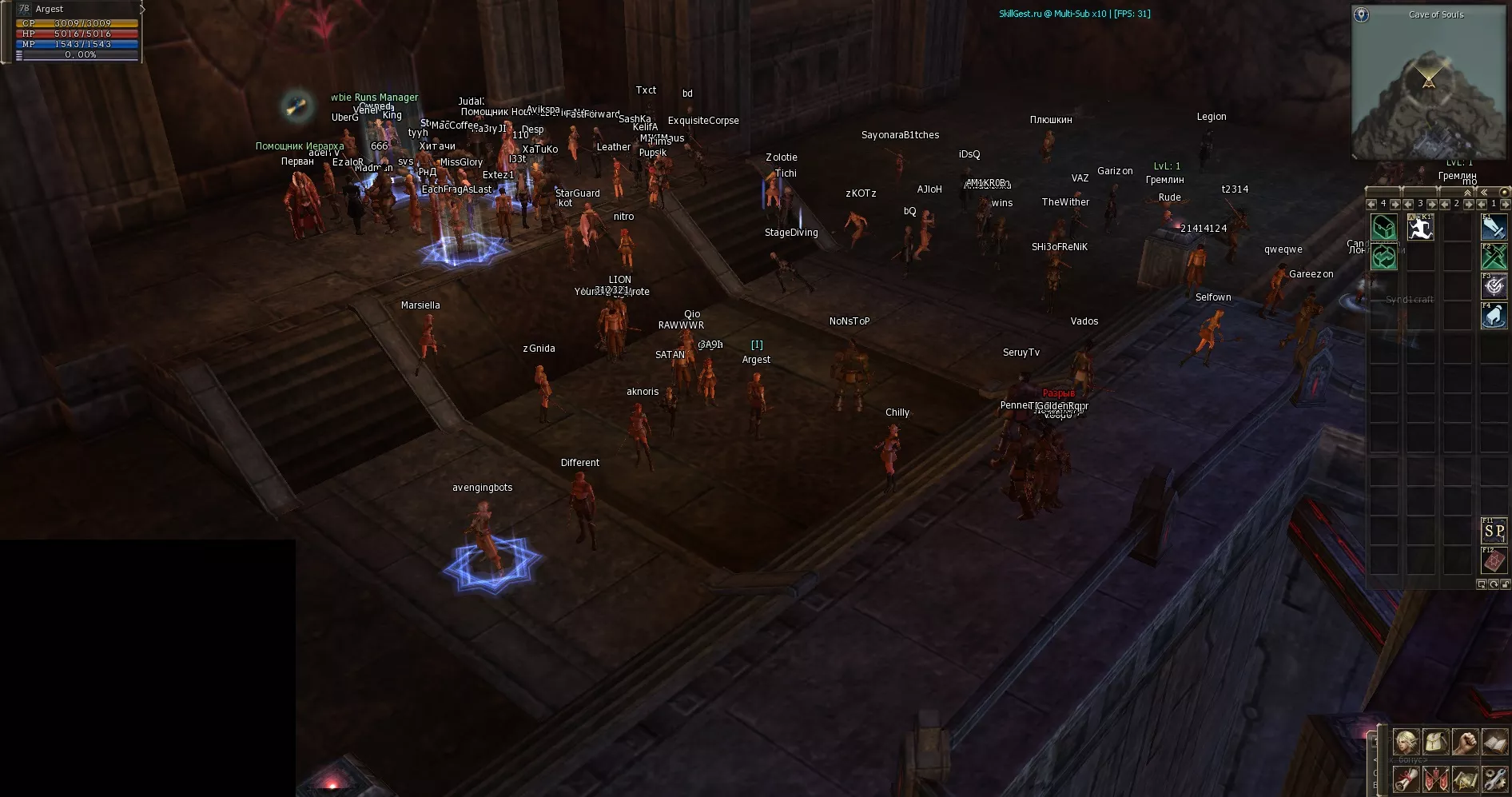Activate the F2 crossed swords skill
Screen dimensions: 1512x797
[x=1494, y=257]
